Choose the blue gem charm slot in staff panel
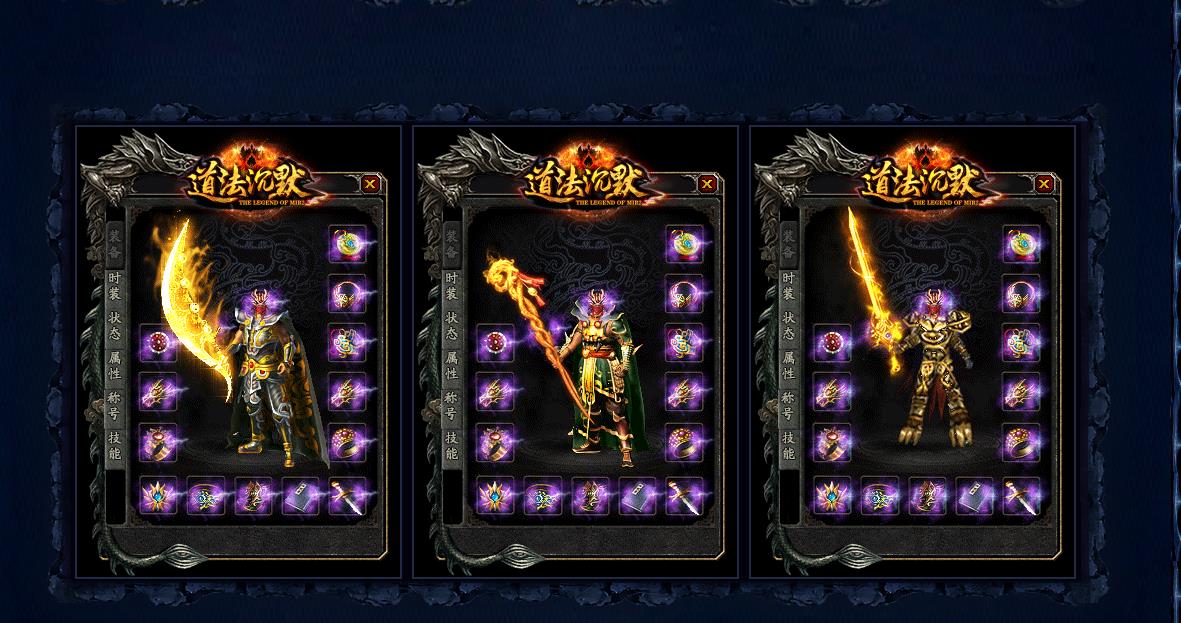Viewport: 1181px width, 623px height. click(x=541, y=496)
